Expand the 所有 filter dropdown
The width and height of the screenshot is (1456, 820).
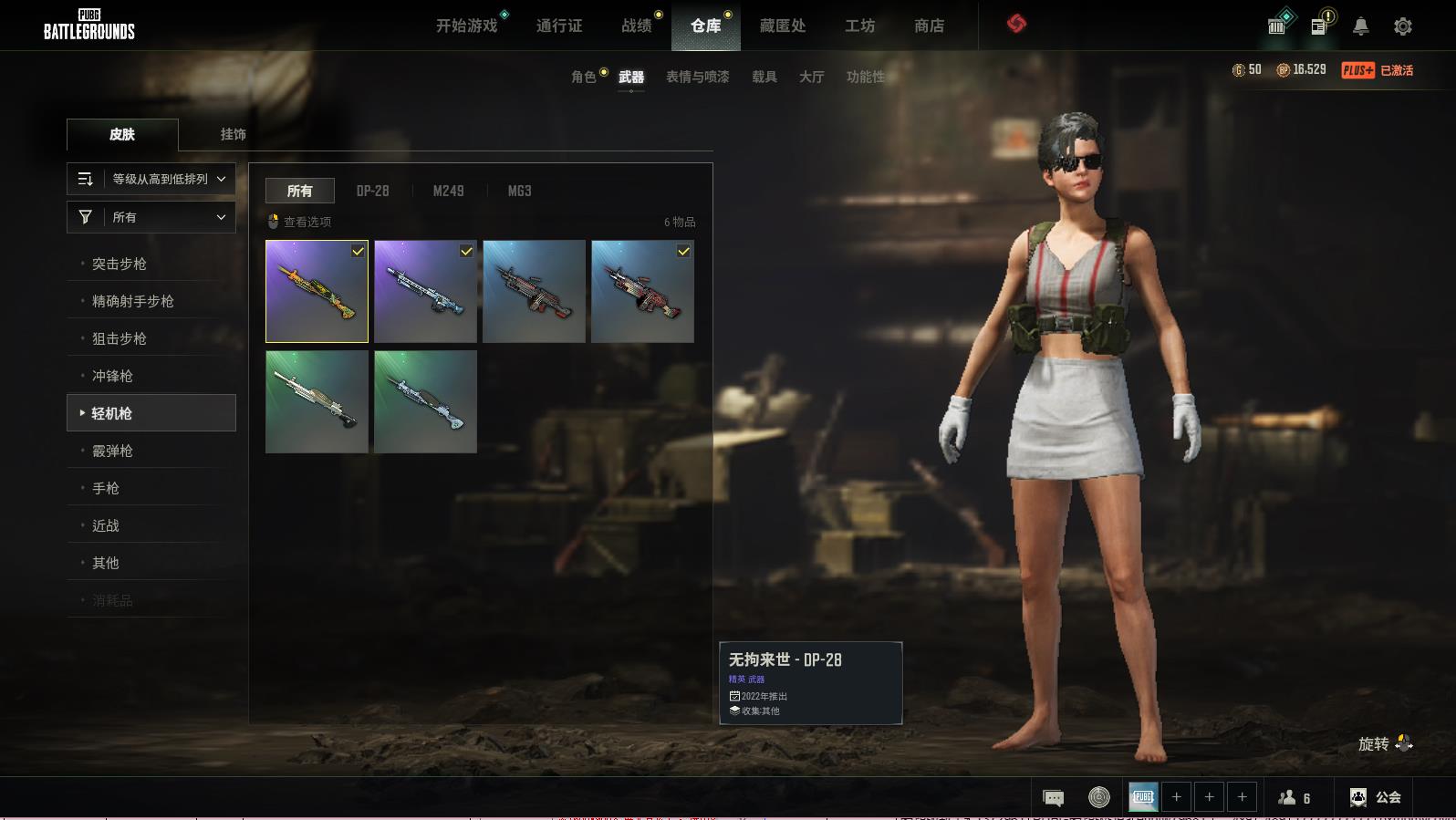pyautogui.click(x=151, y=217)
